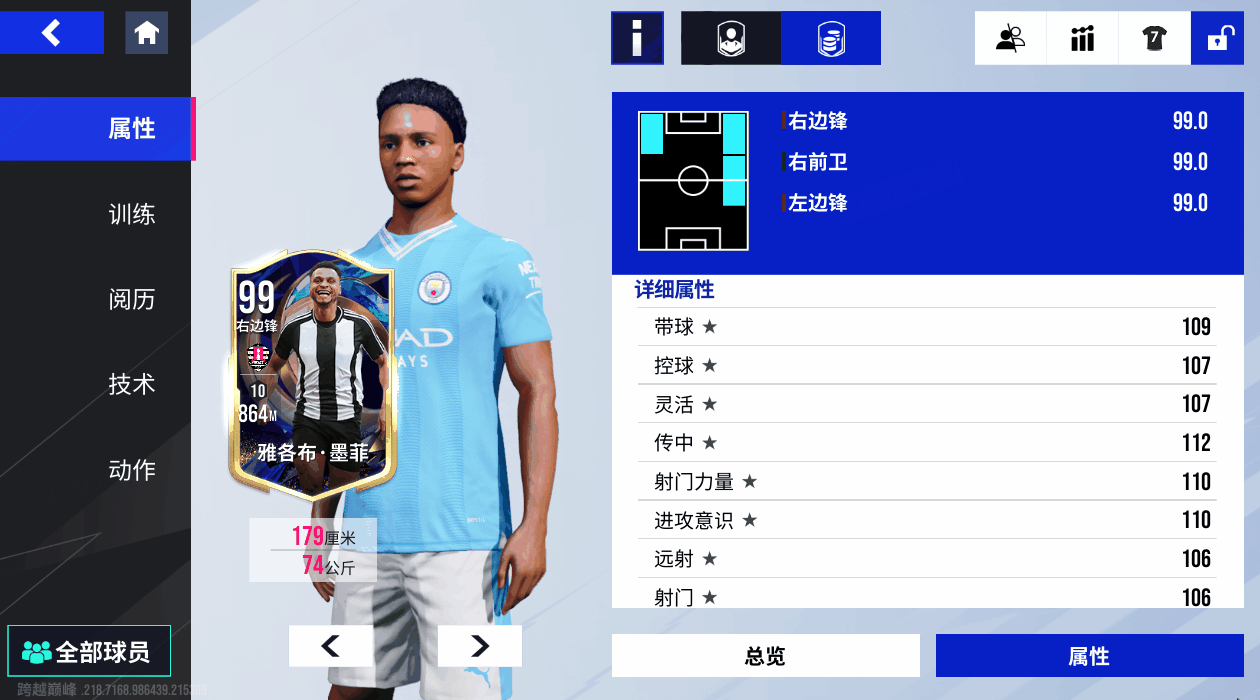Switch to the 技术 skills section

131,384
